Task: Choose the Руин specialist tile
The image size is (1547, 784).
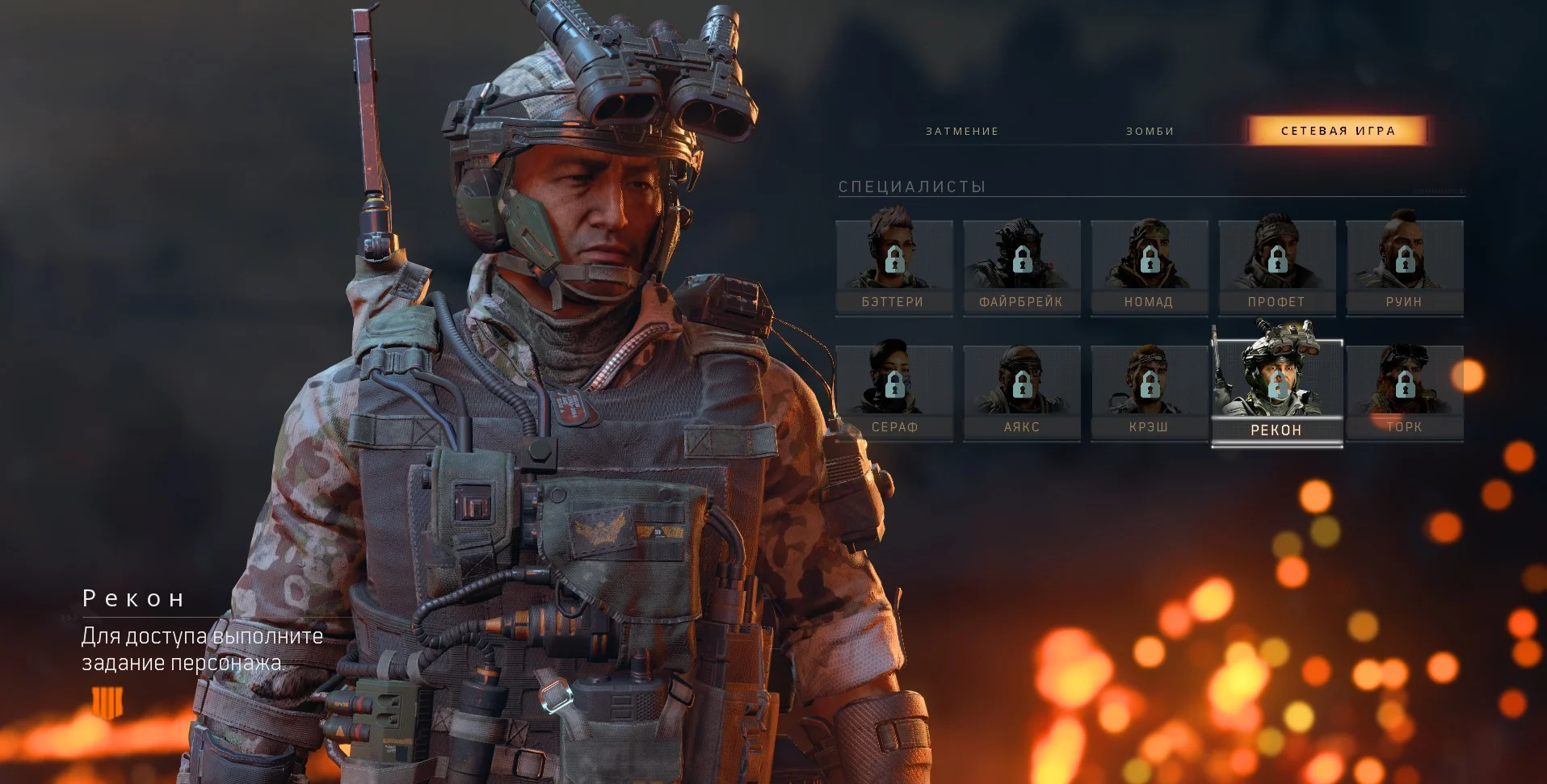Action: [x=1404, y=266]
